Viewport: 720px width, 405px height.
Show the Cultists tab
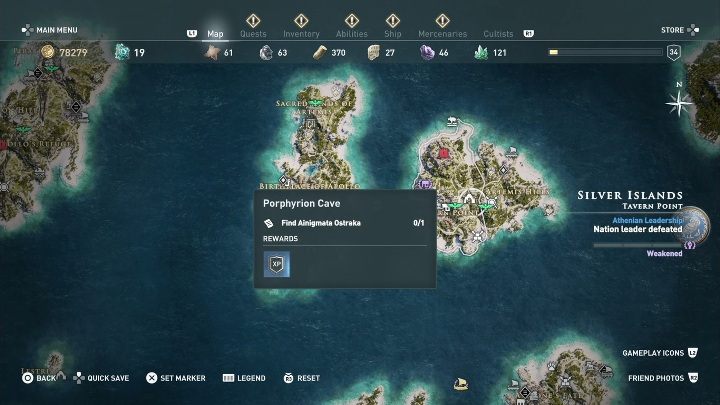coord(498,33)
